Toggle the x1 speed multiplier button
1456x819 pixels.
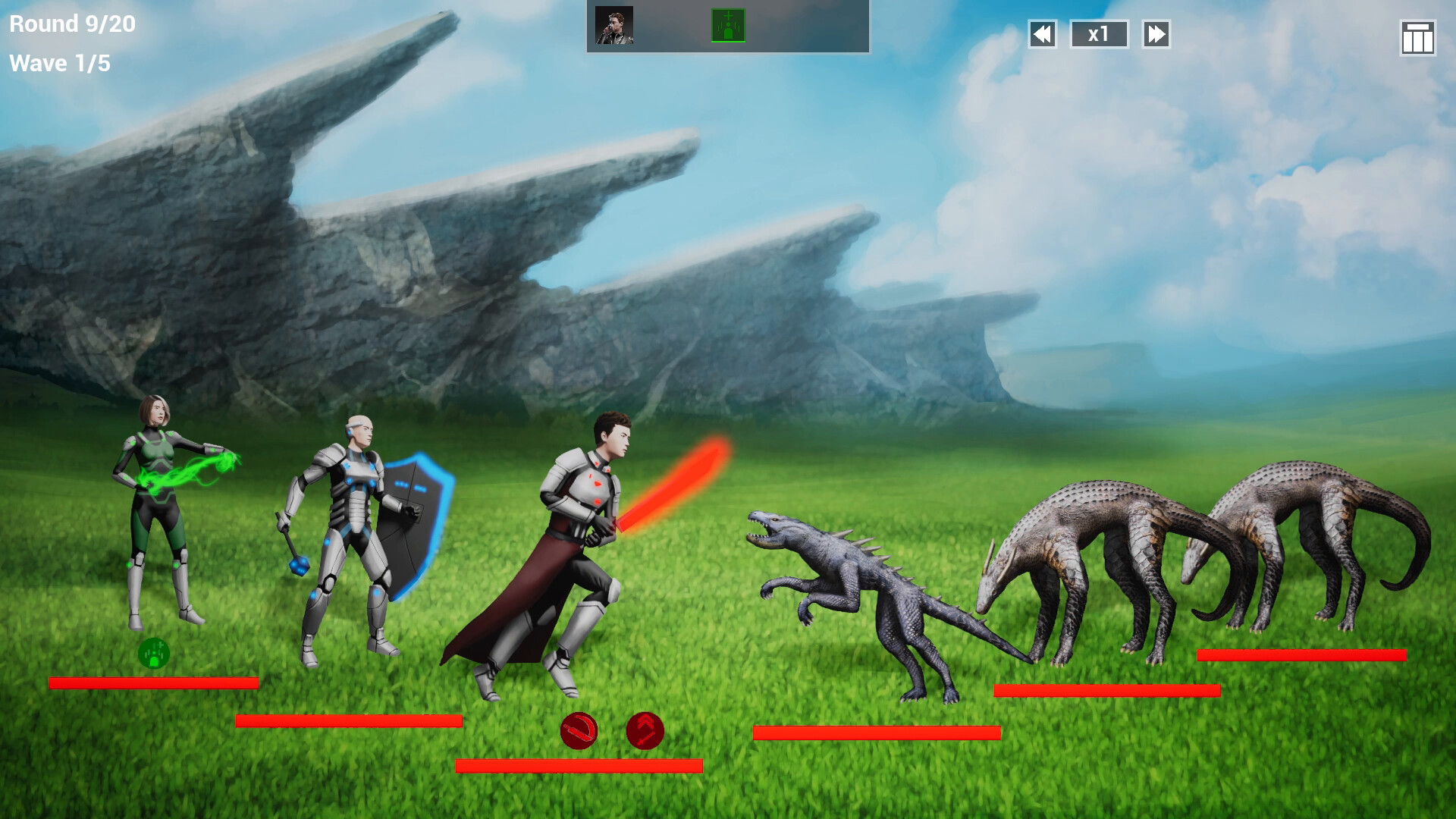click(1099, 34)
